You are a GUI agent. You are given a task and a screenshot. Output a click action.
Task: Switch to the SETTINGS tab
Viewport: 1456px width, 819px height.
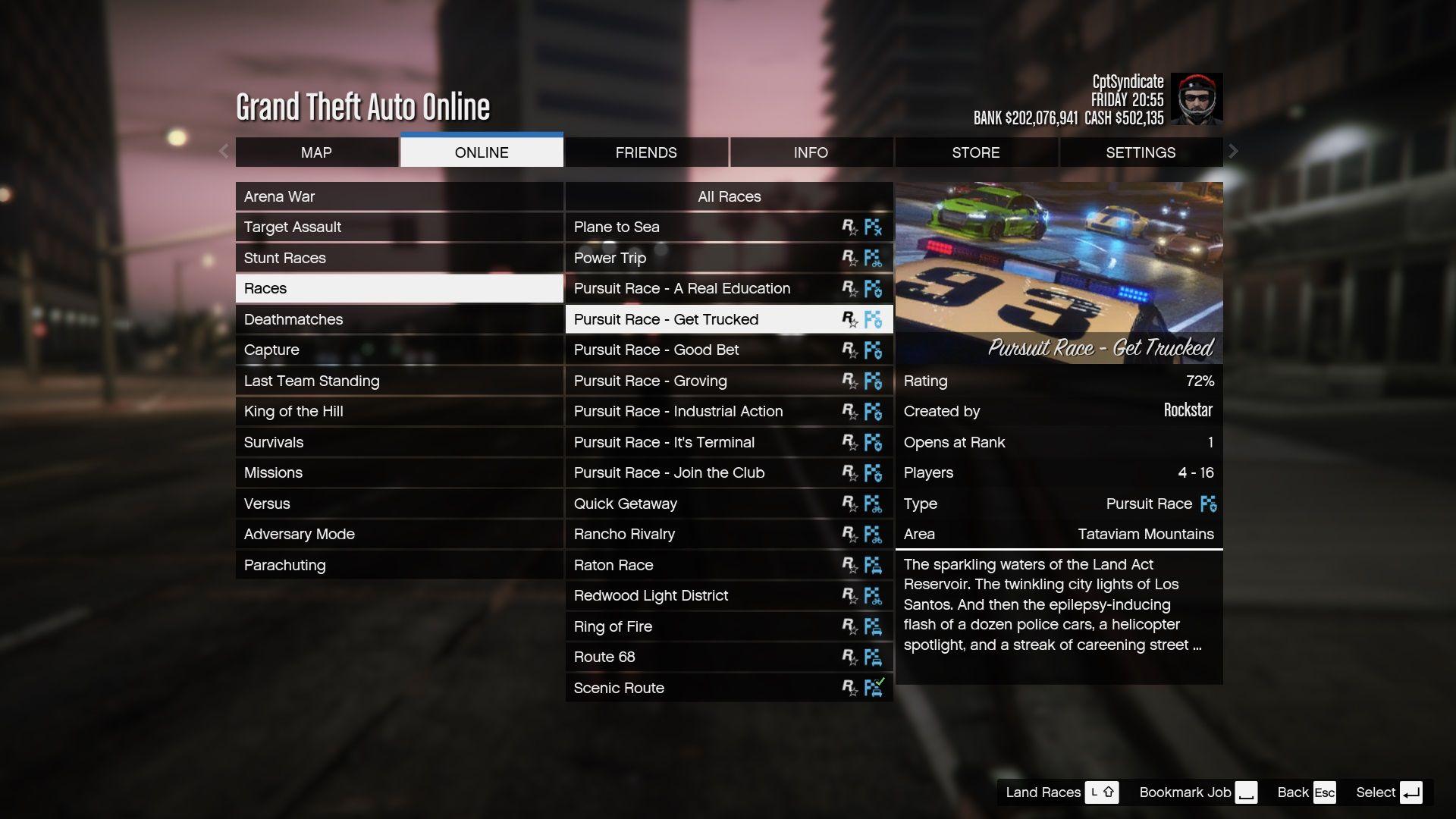1141,152
